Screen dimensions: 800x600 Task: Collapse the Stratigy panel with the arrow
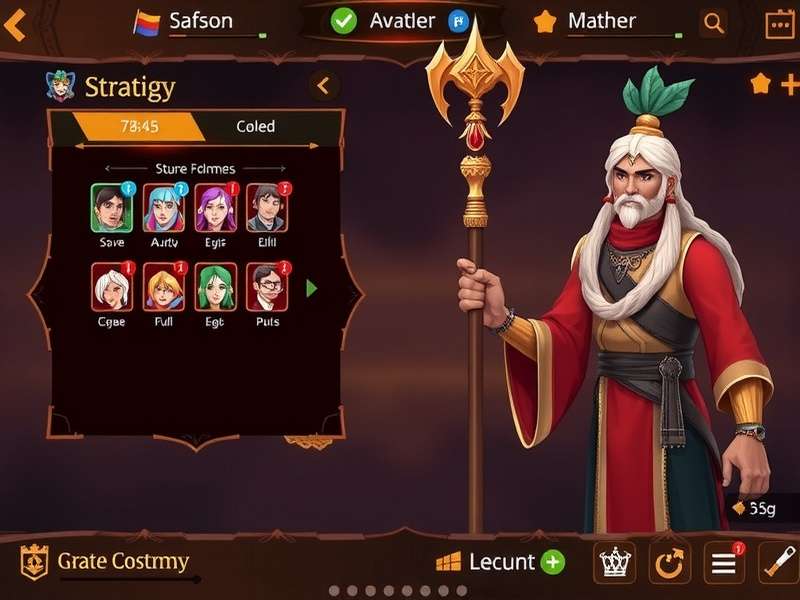point(323,86)
